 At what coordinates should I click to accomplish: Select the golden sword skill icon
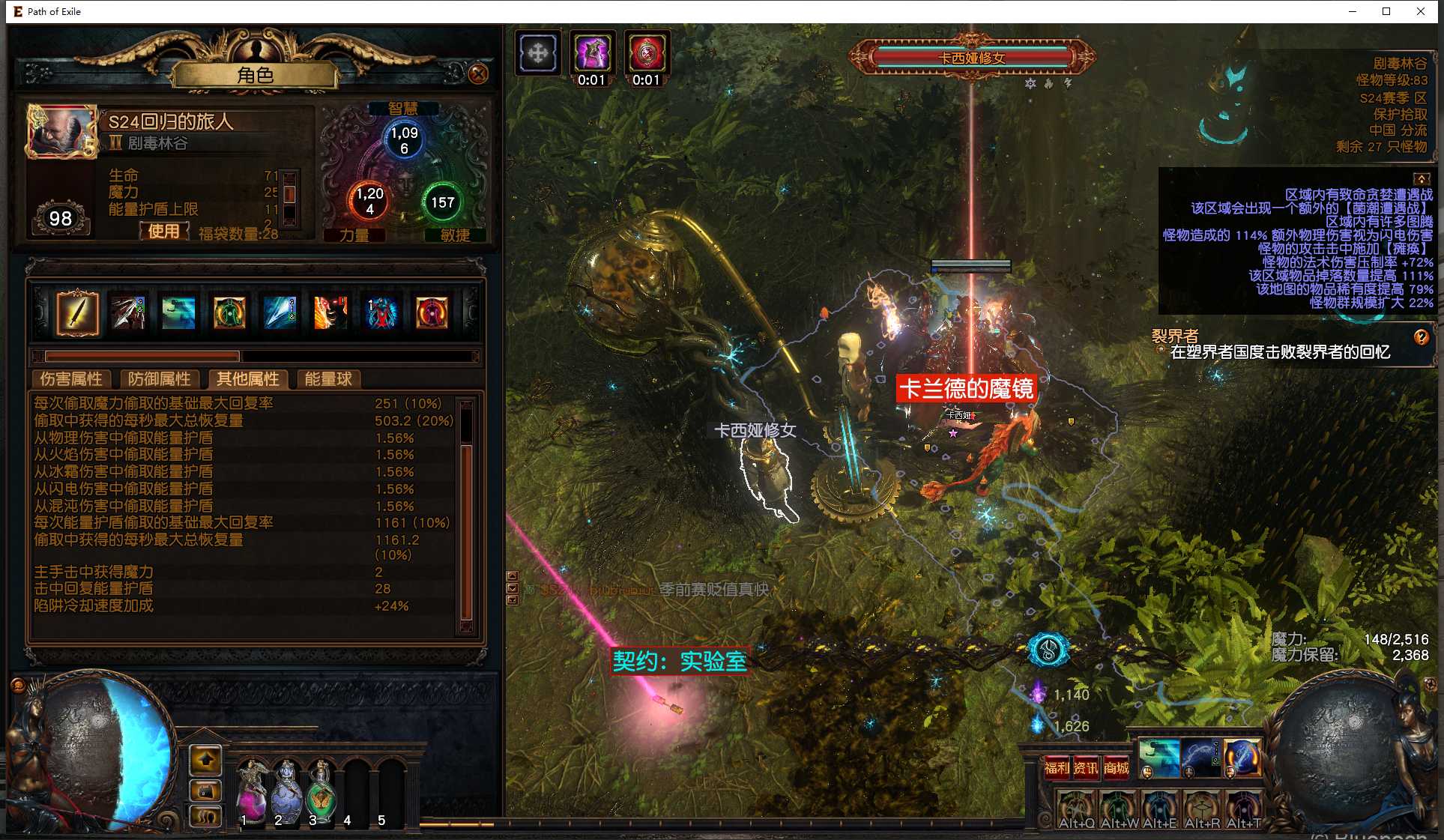pos(77,312)
